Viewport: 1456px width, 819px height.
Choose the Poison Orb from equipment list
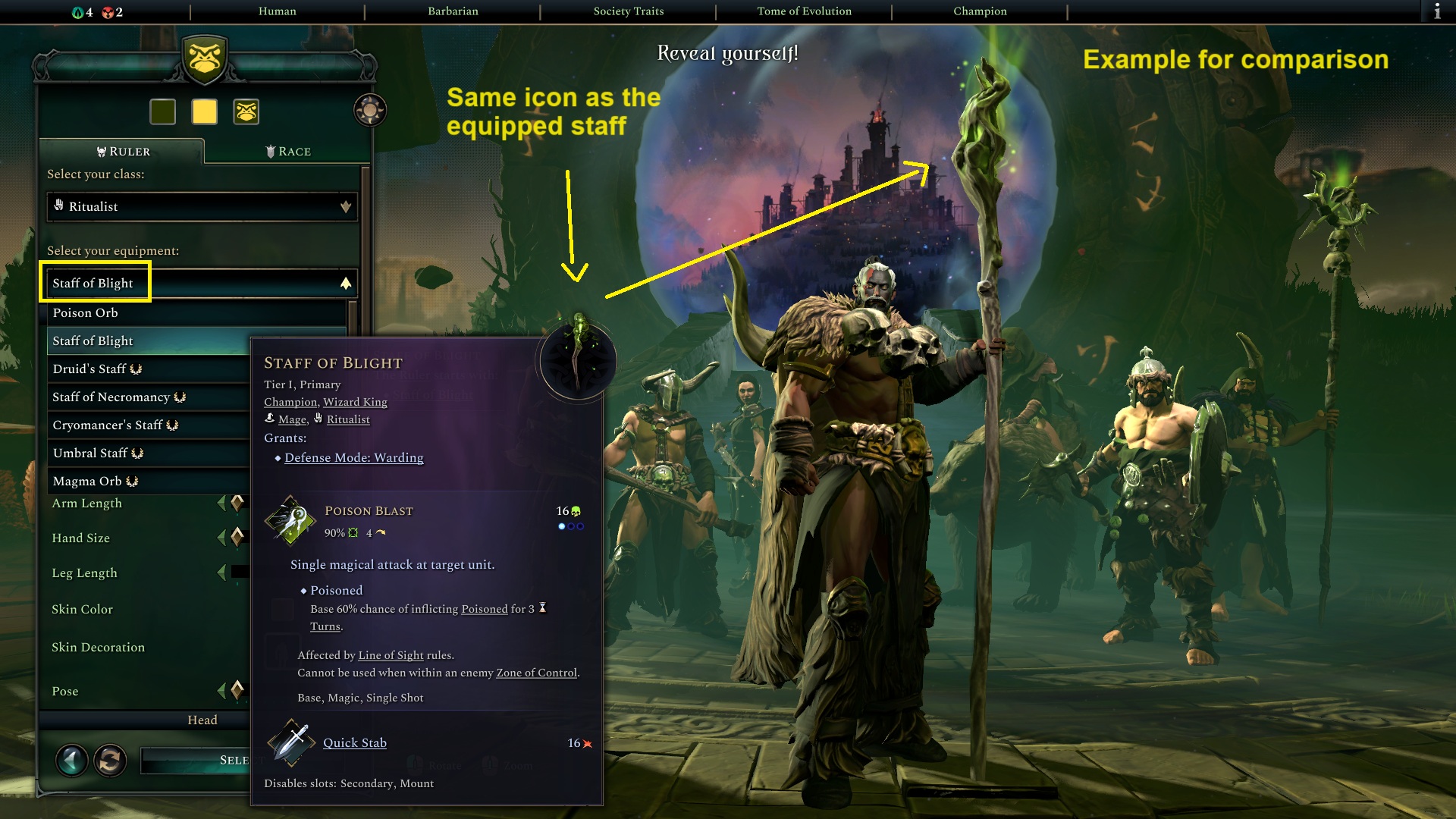[x=84, y=312]
